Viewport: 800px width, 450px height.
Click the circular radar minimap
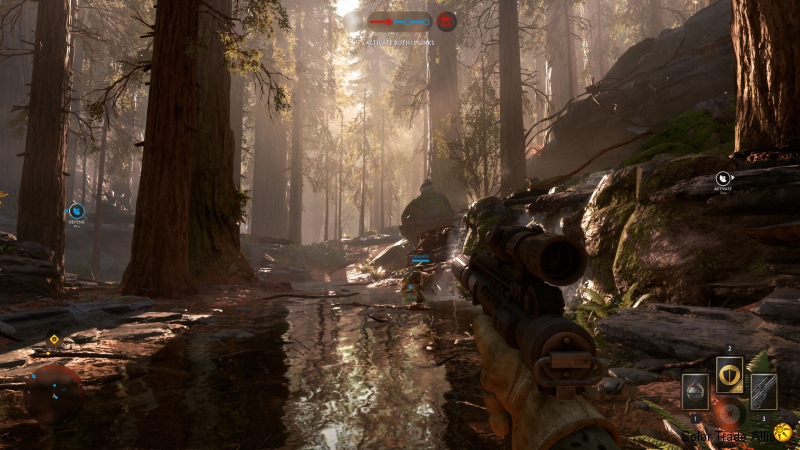tap(54, 392)
